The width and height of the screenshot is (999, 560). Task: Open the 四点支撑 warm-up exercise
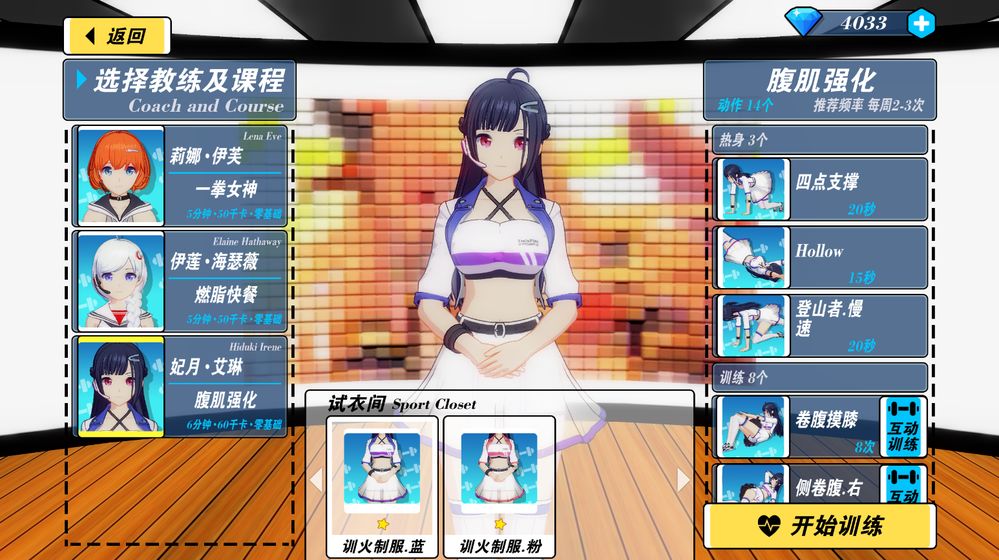[x=822, y=190]
